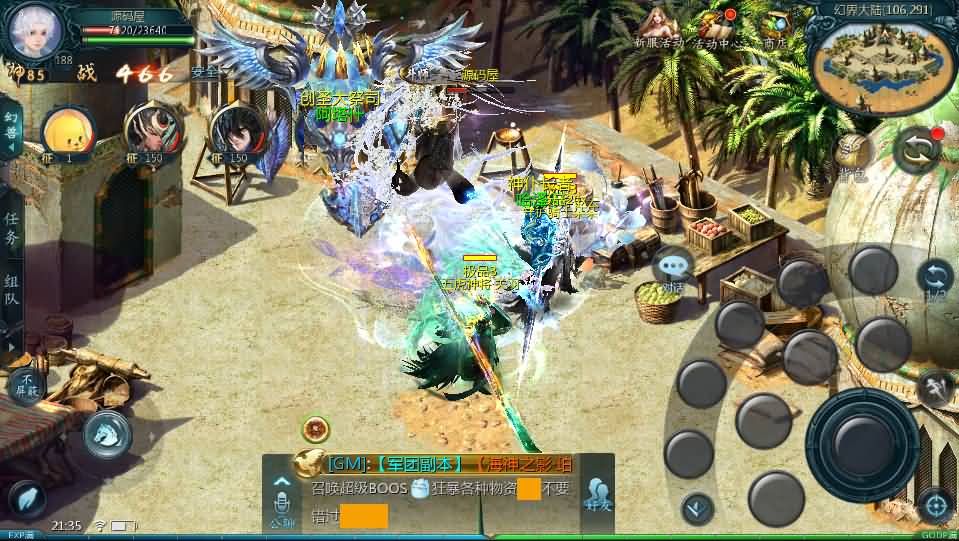This screenshot has height=541, width=959.
Task: Tap the feather wing icon button
Action: [27, 498]
